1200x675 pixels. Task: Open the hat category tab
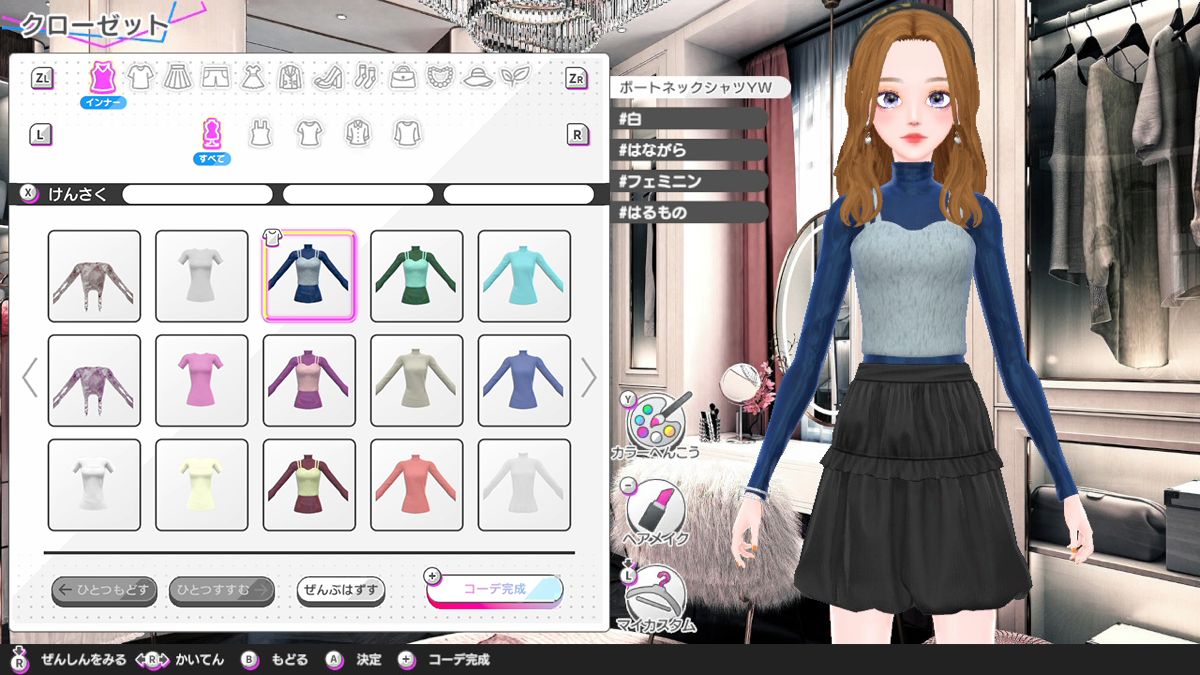pos(477,76)
